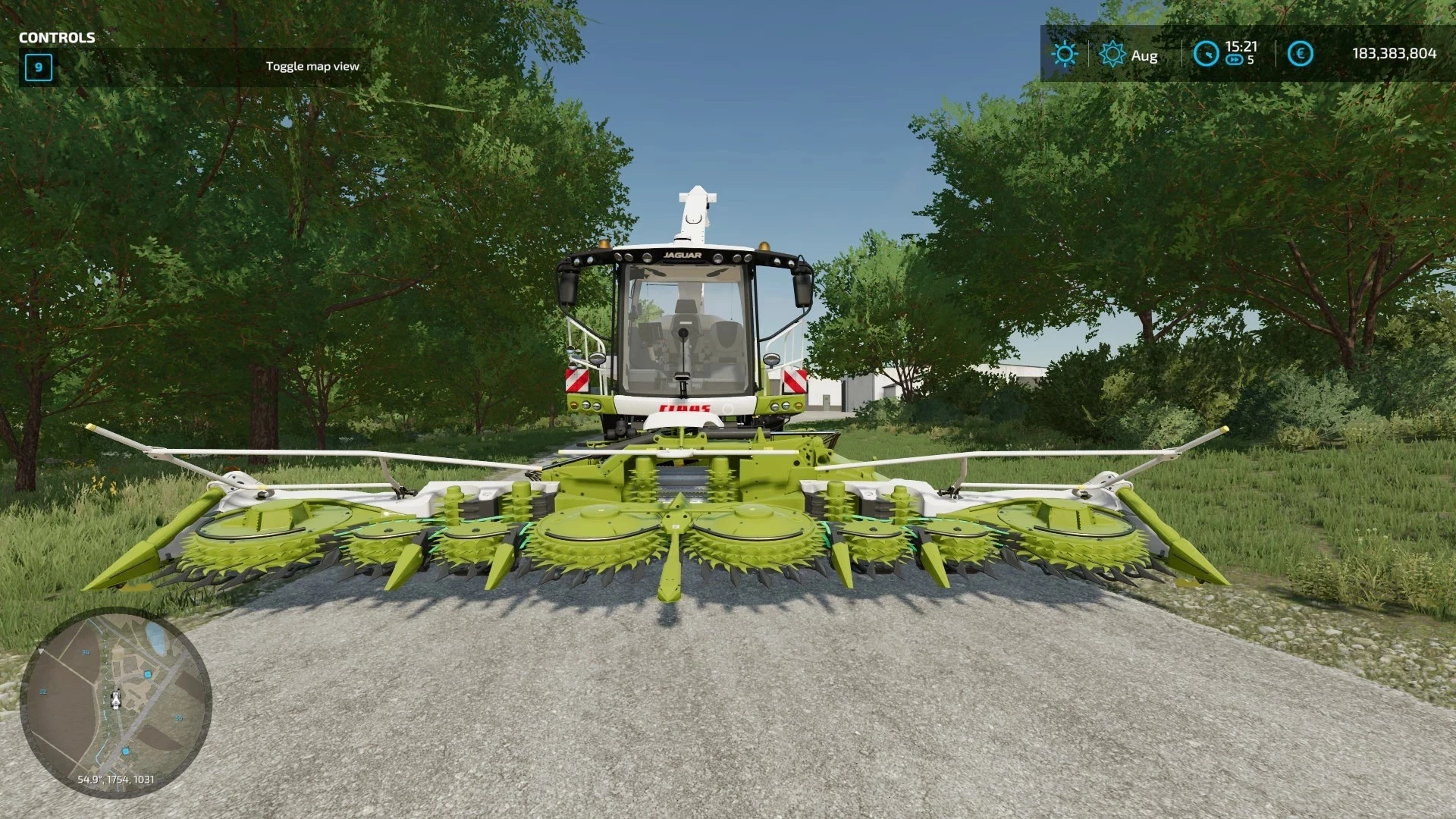The height and width of the screenshot is (819, 1456).
Task: Toggle map view using the control hint
Action: click(x=312, y=66)
